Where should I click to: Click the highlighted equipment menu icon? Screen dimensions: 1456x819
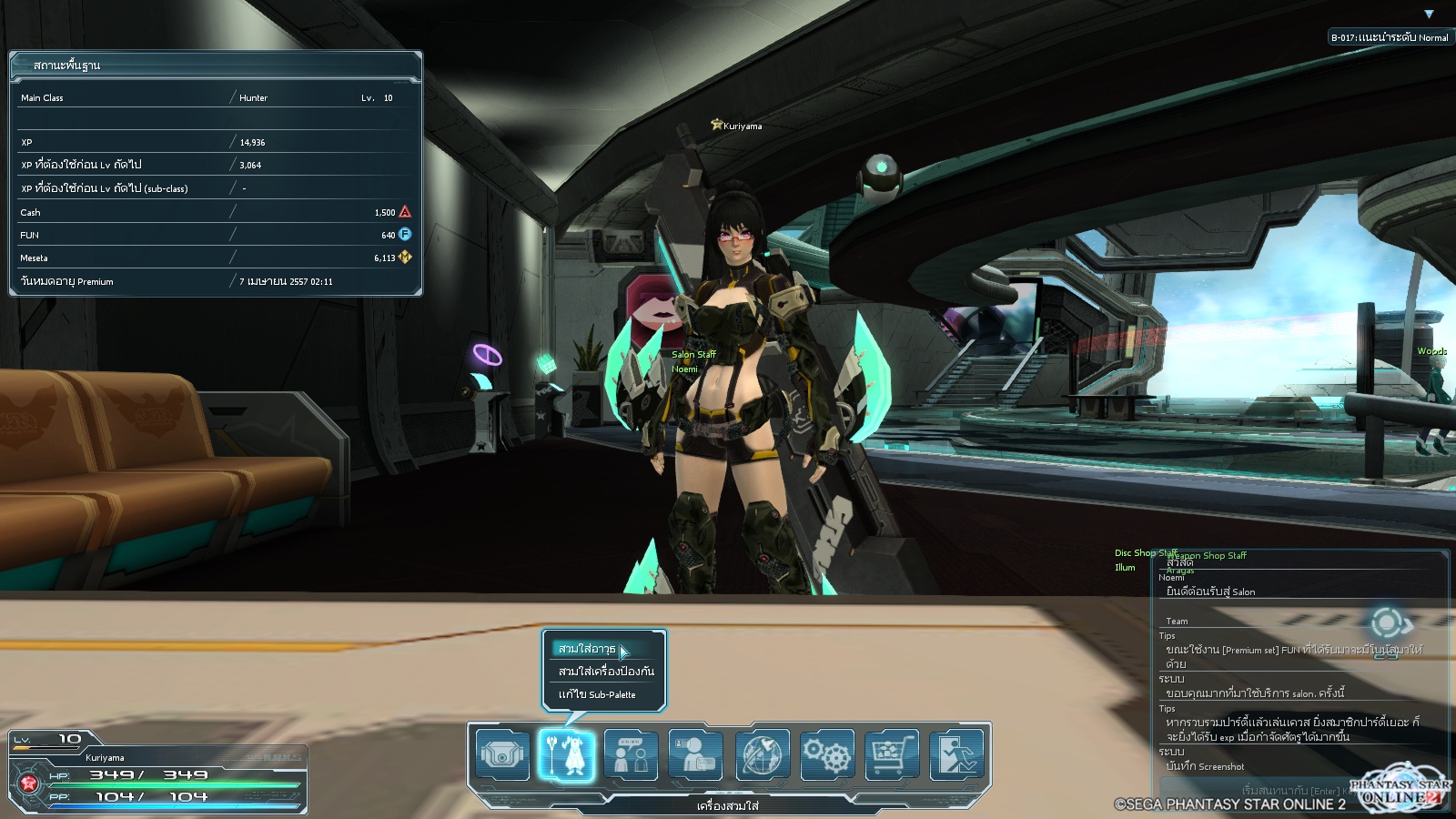coord(566,754)
